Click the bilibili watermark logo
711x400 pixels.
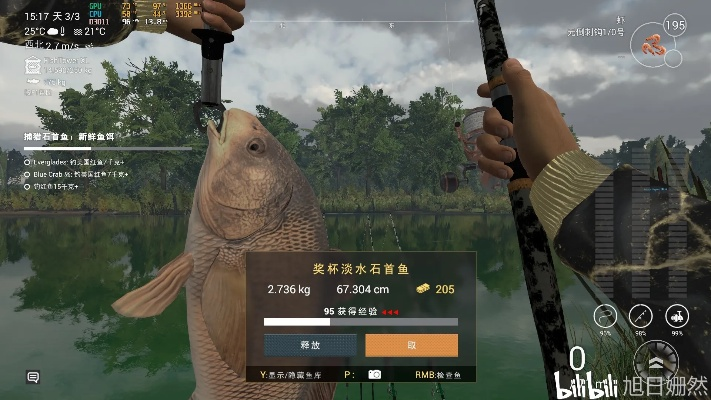(583, 383)
